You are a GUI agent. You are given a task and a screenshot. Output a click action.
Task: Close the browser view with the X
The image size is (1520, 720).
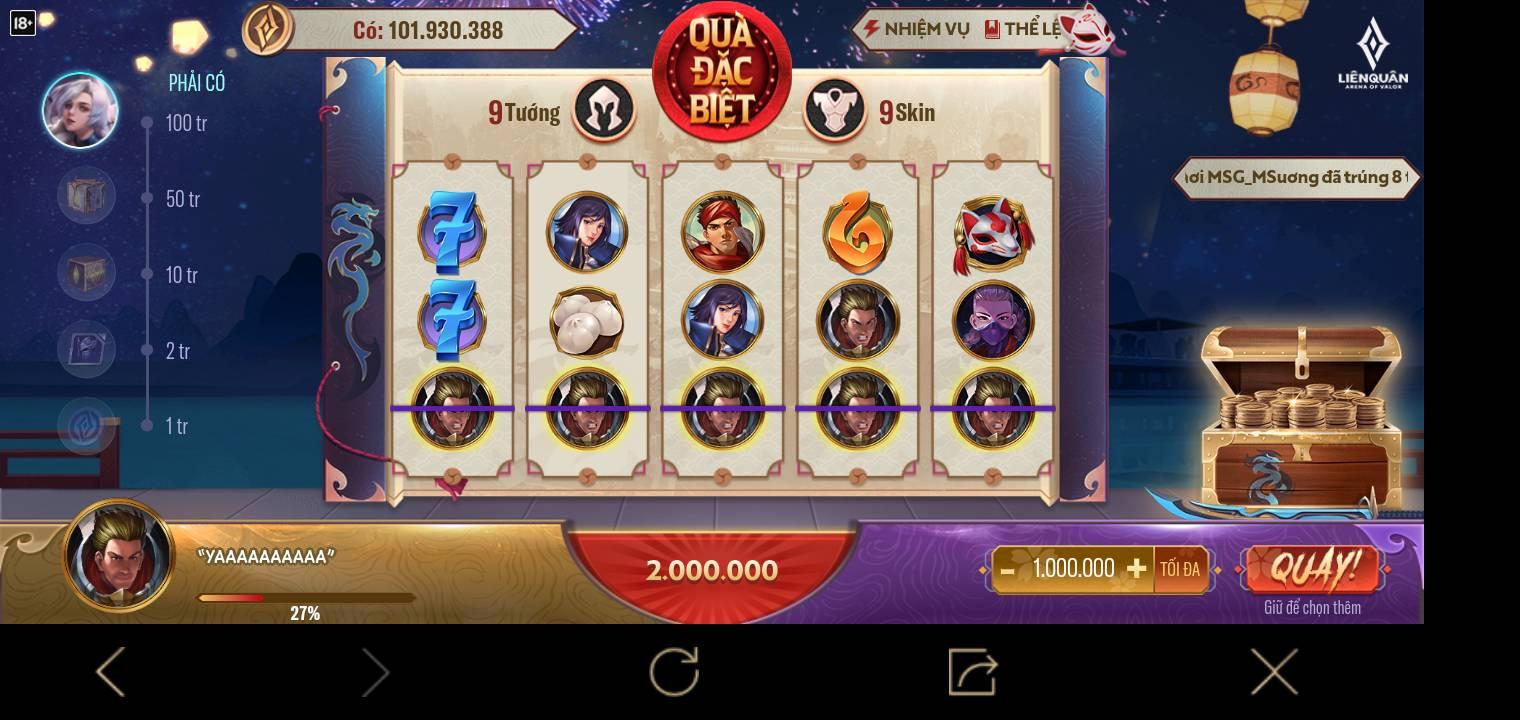tap(1274, 671)
